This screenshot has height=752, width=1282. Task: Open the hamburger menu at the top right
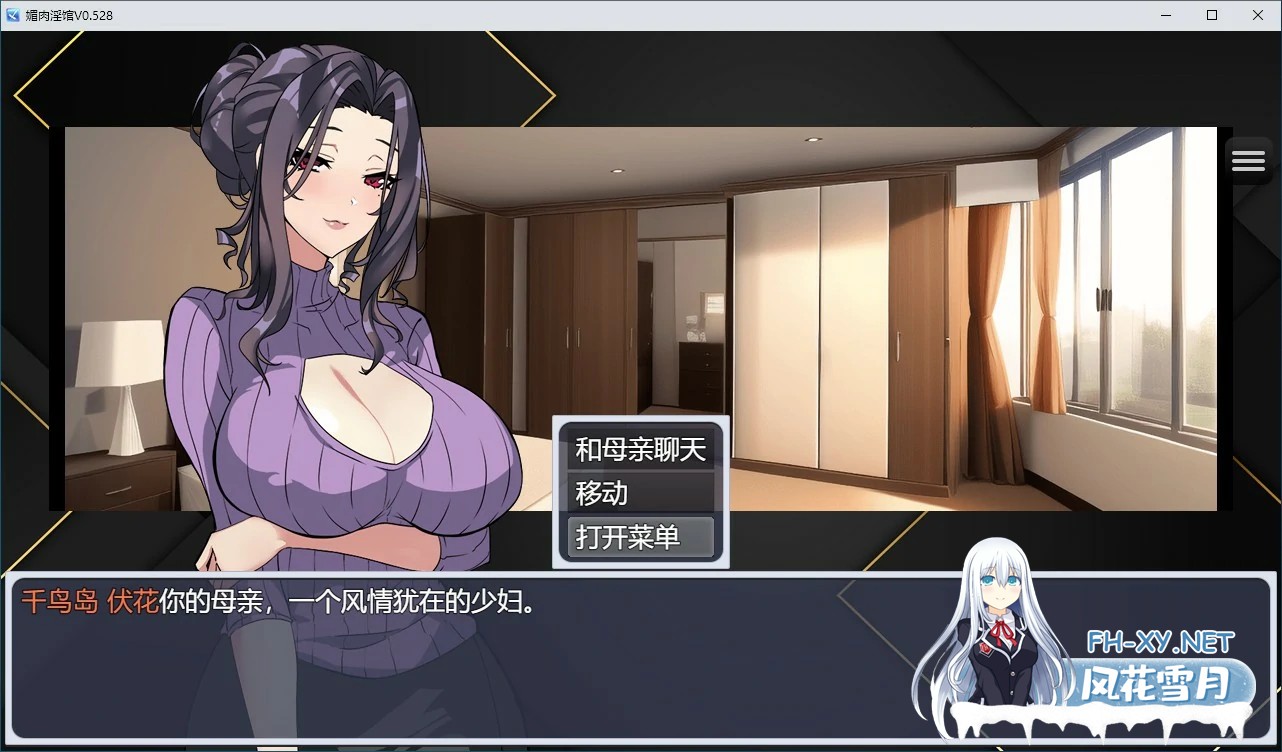[1248, 159]
